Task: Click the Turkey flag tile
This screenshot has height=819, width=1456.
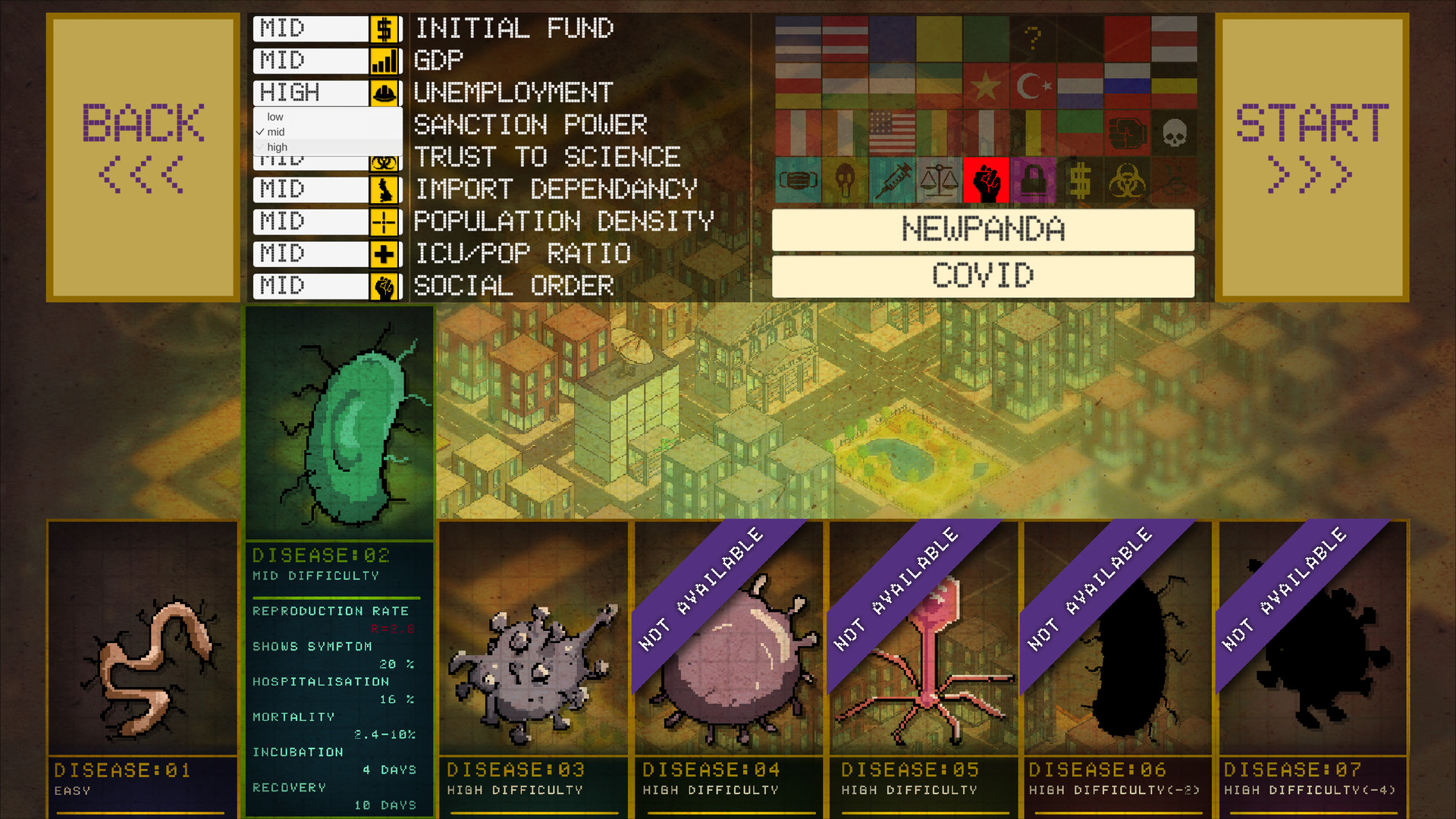Action: coord(1033,85)
